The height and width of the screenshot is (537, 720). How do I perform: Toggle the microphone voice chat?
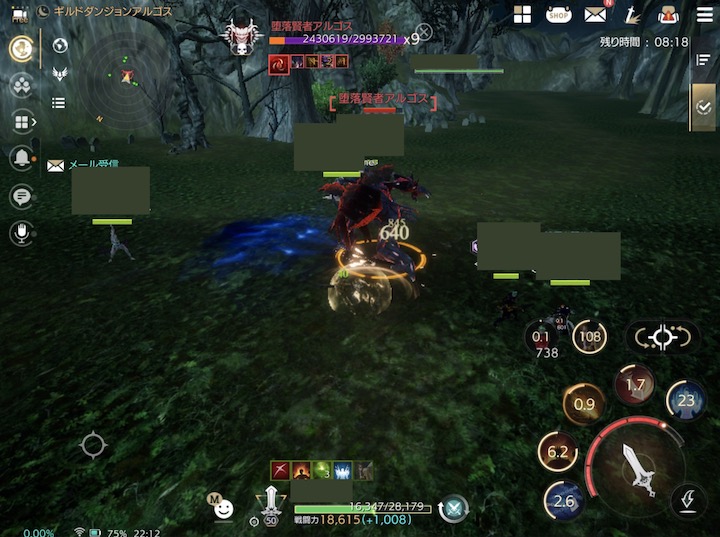(x=20, y=234)
